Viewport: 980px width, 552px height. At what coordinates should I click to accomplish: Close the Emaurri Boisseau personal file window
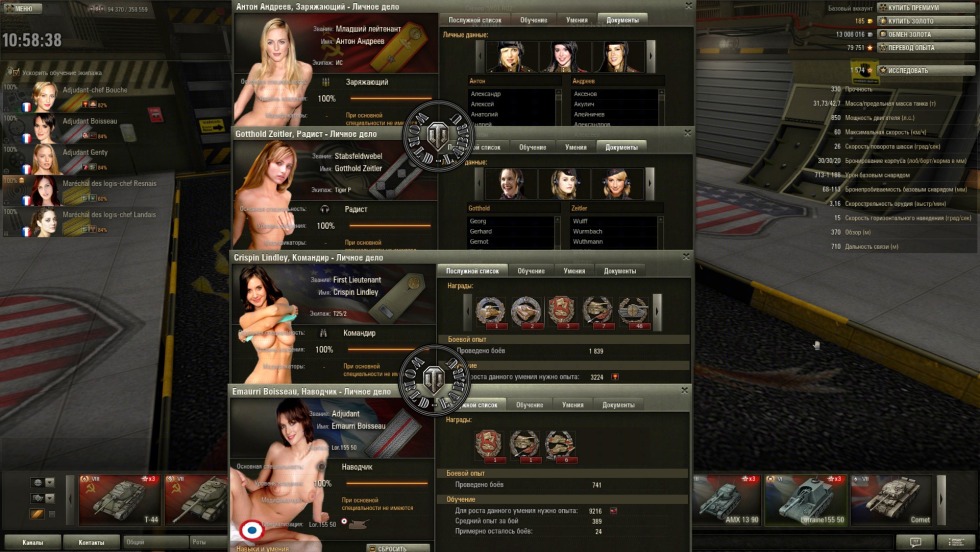click(x=685, y=391)
